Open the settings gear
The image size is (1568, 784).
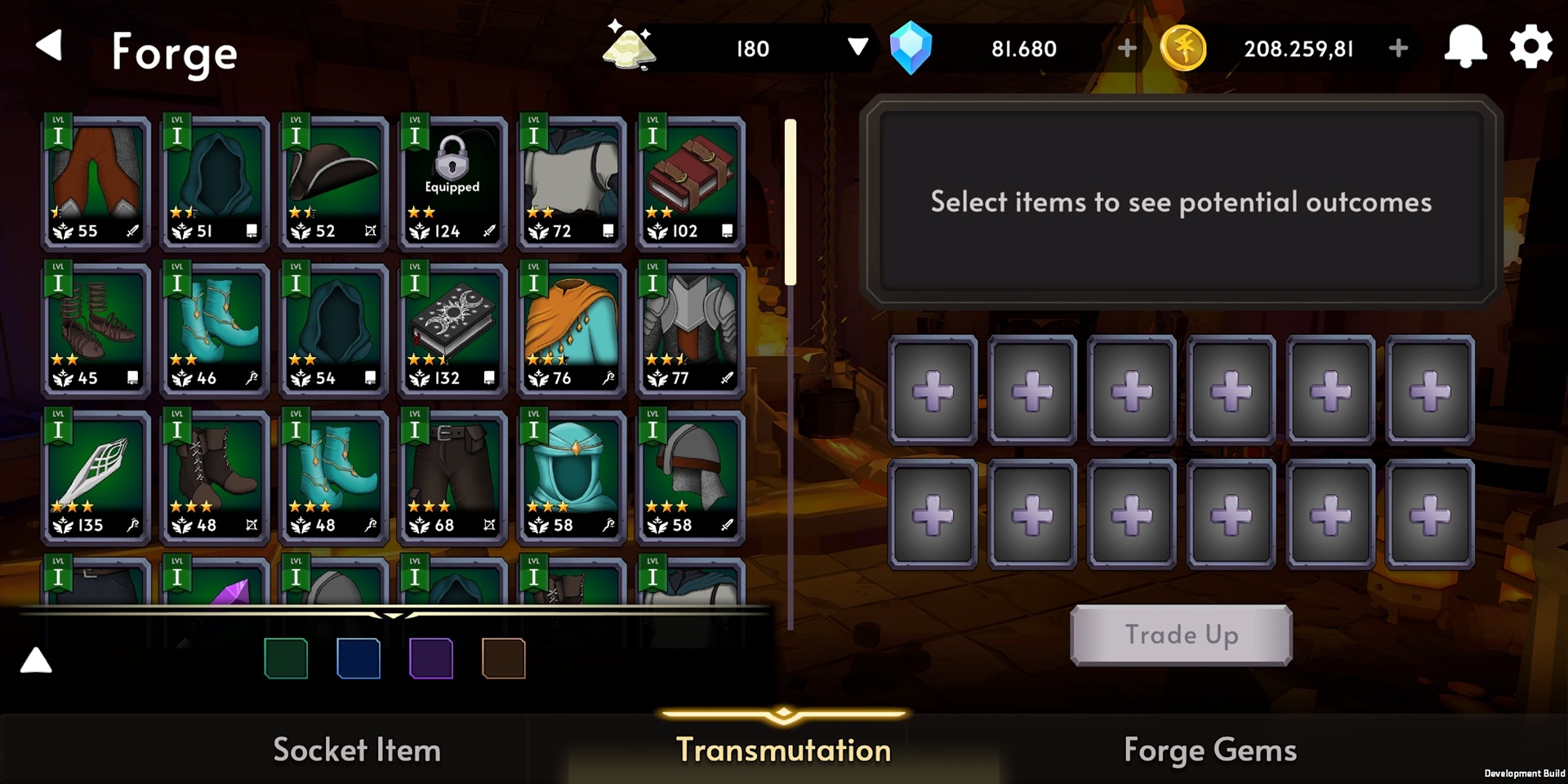(1531, 47)
